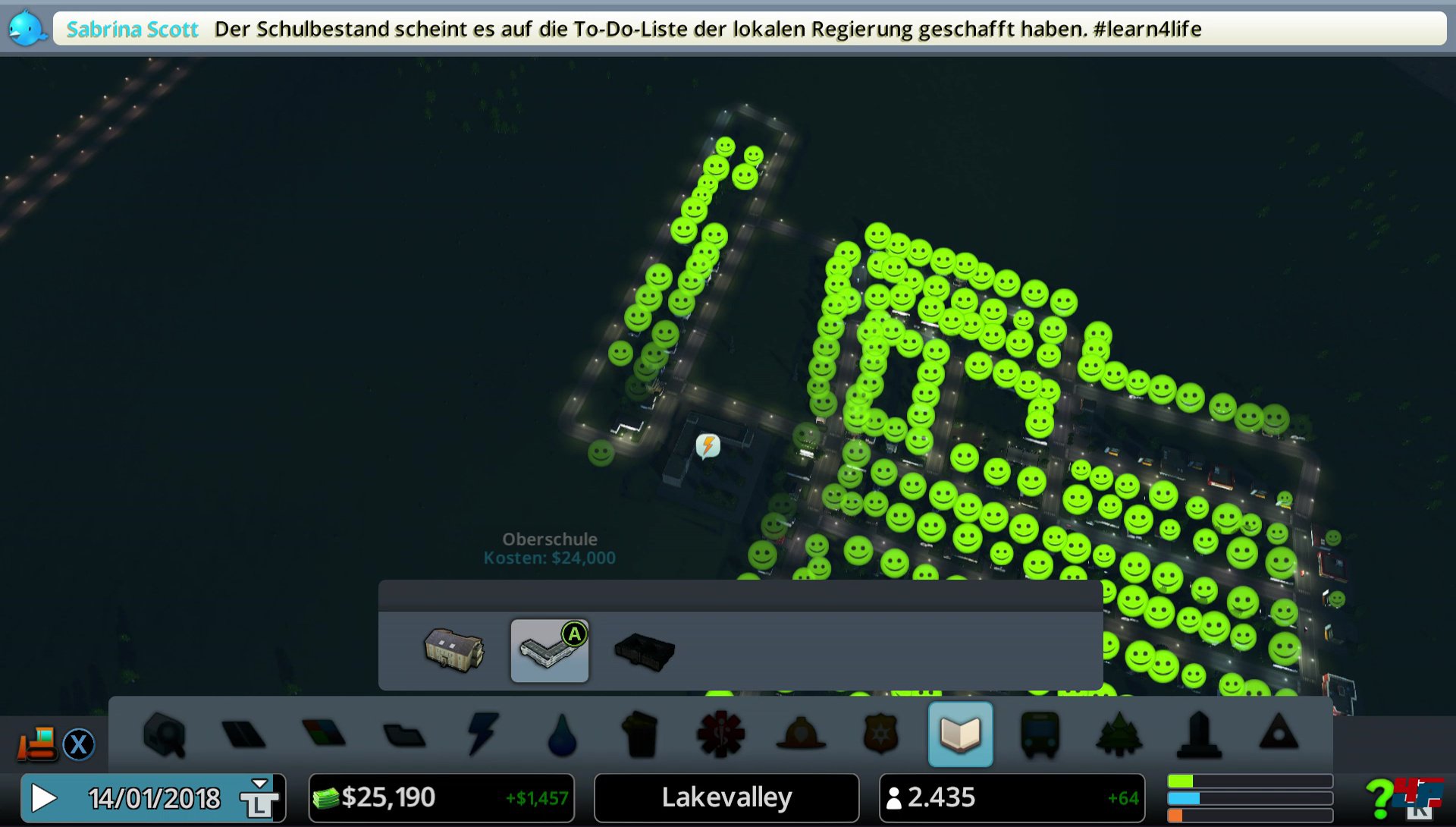Open the healthcare services menu

[x=722, y=734]
